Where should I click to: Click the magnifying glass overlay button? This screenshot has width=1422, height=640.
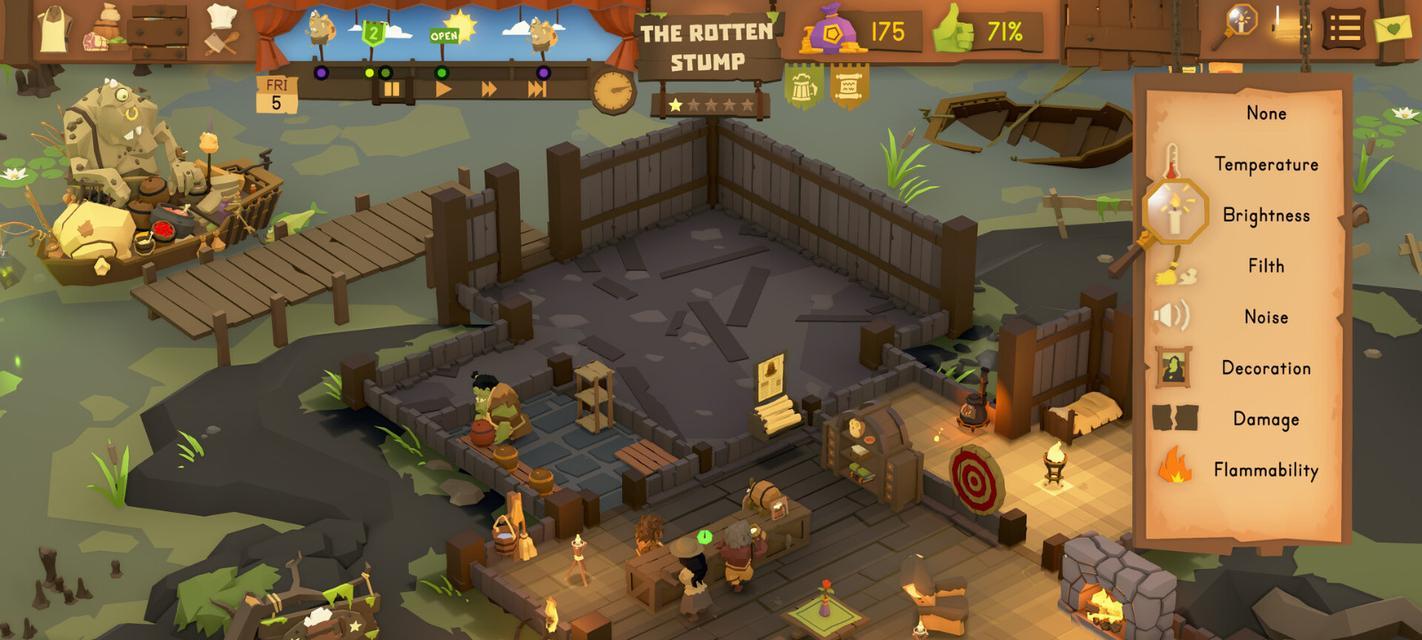click(1238, 24)
